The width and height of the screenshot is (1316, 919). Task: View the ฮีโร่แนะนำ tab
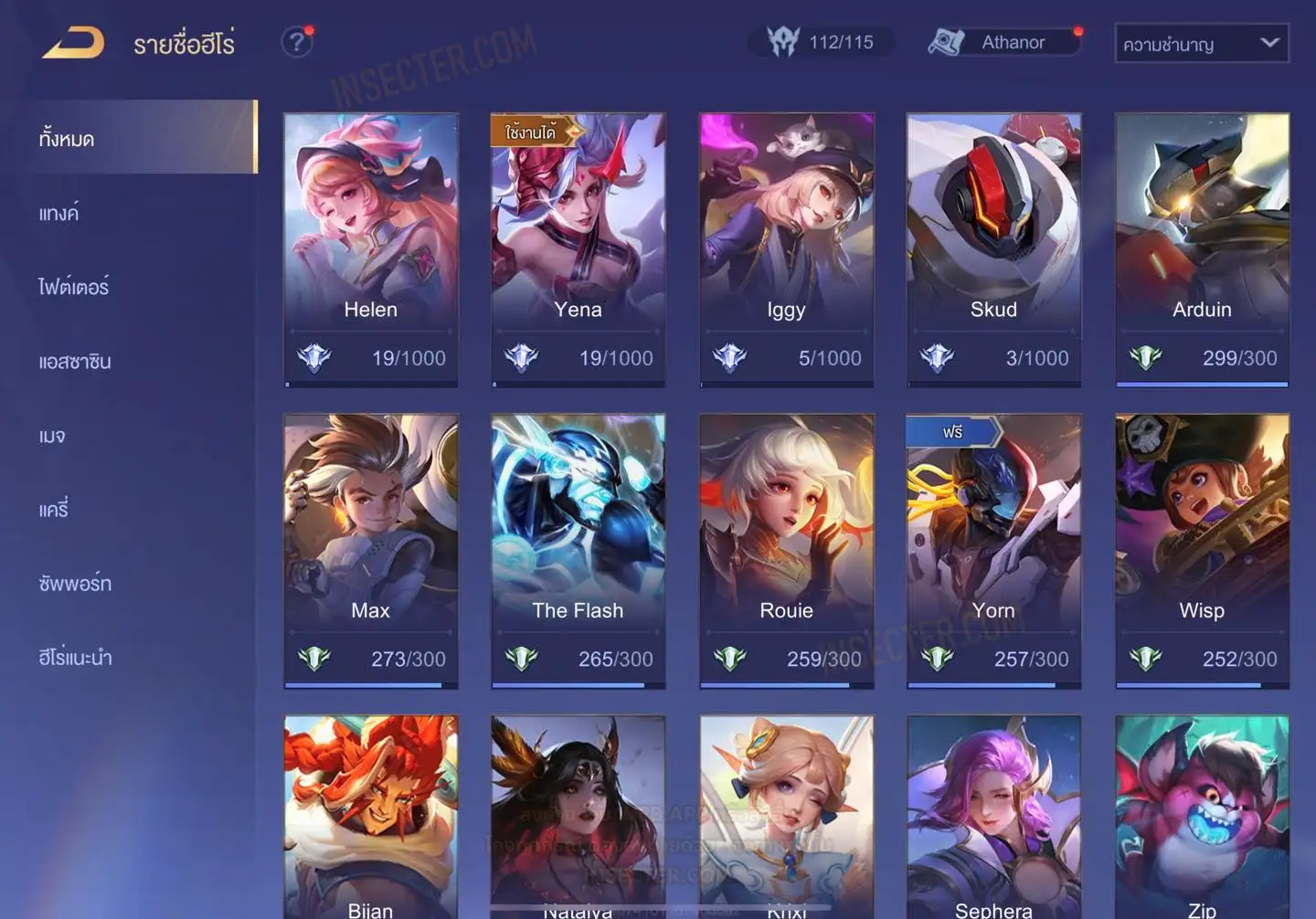[x=75, y=658]
